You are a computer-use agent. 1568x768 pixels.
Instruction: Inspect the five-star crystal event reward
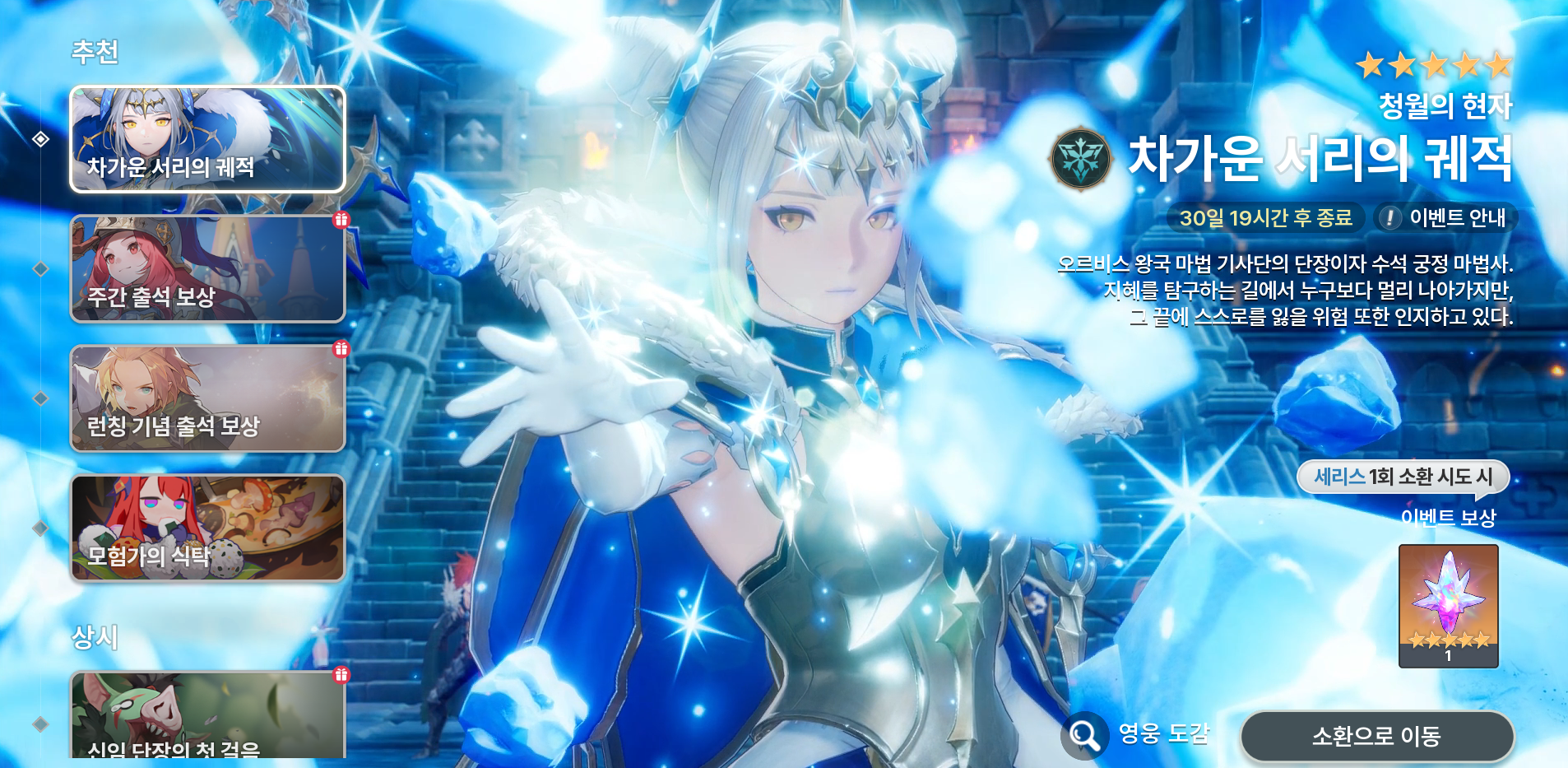pos(1448,605)
